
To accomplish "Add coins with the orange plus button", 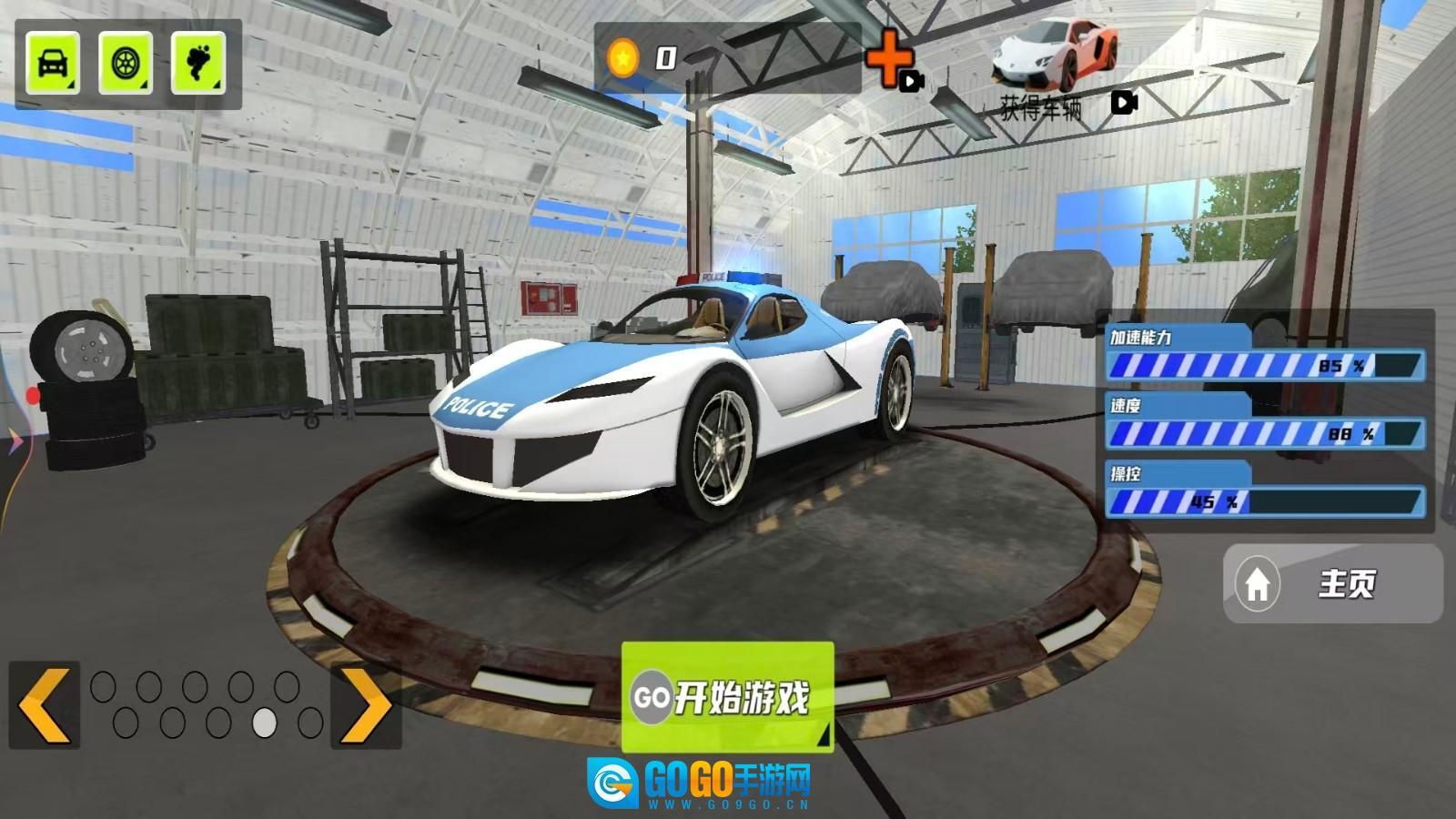I will point(889,60).
